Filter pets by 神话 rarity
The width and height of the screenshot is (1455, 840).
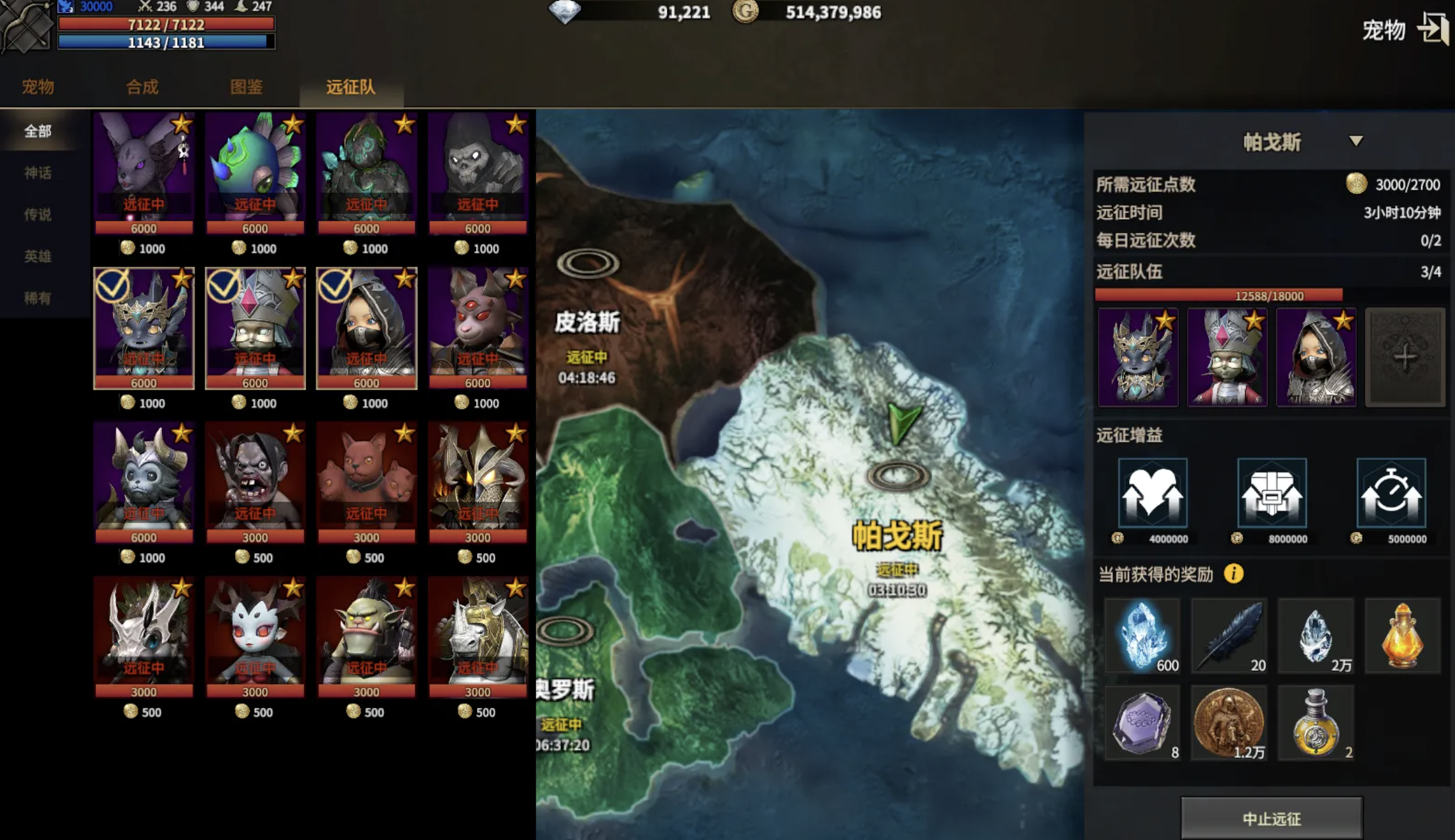coord(38,172)
